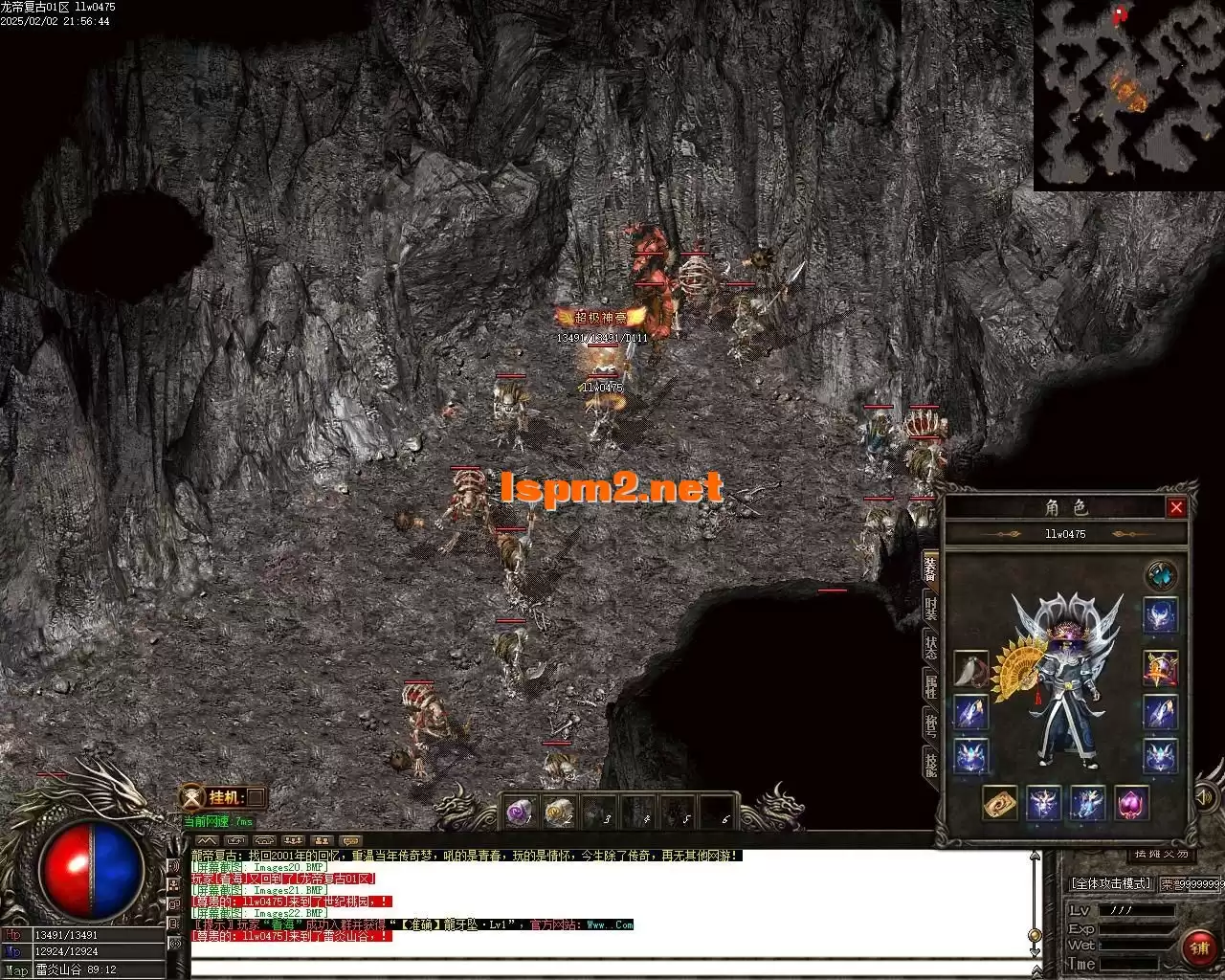Close the 角色 character panel
The height and width of the screenshot is (980, 1225).
pos(1176,507)
